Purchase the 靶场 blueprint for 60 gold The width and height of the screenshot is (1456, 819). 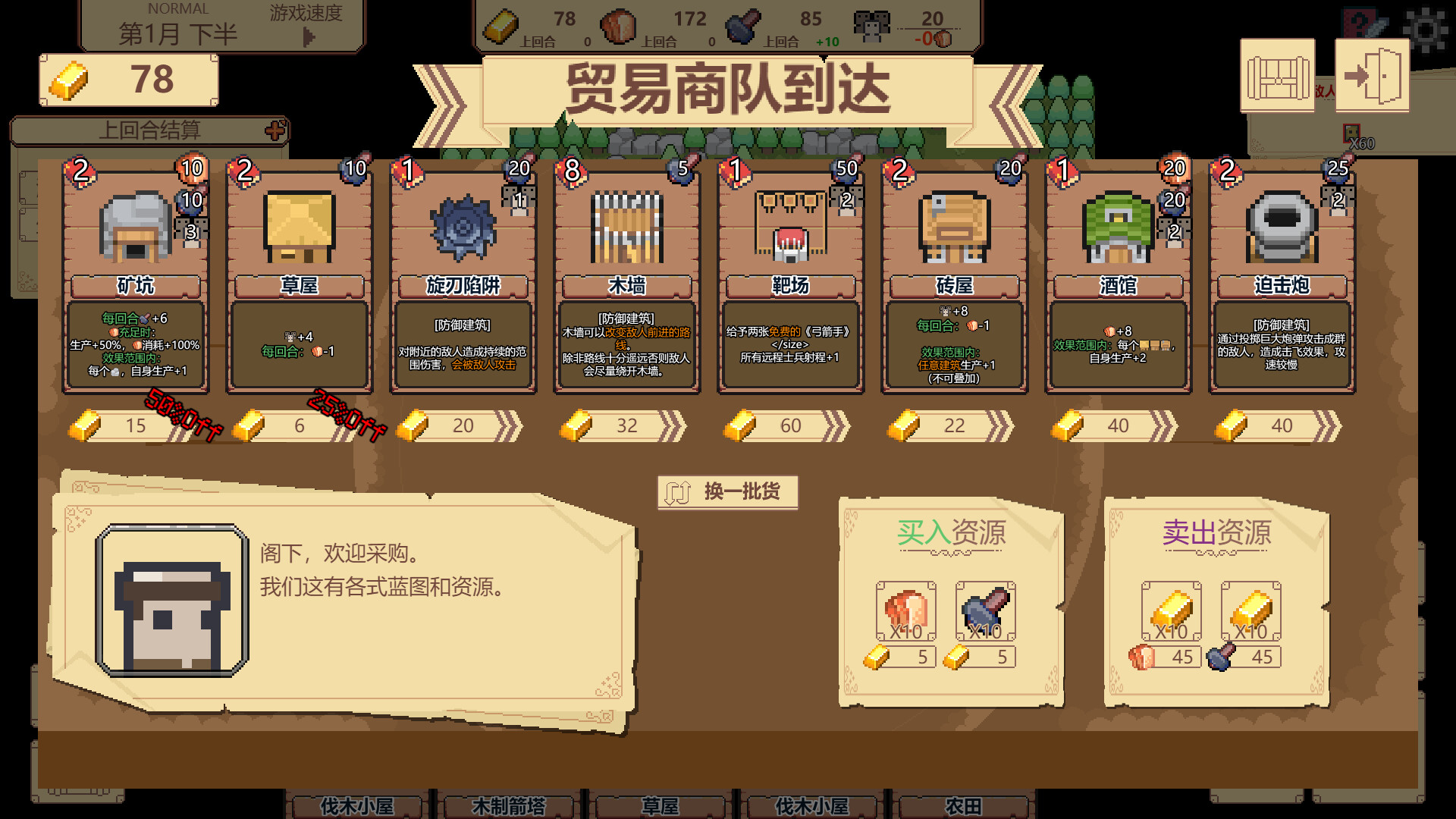(790, 426)
